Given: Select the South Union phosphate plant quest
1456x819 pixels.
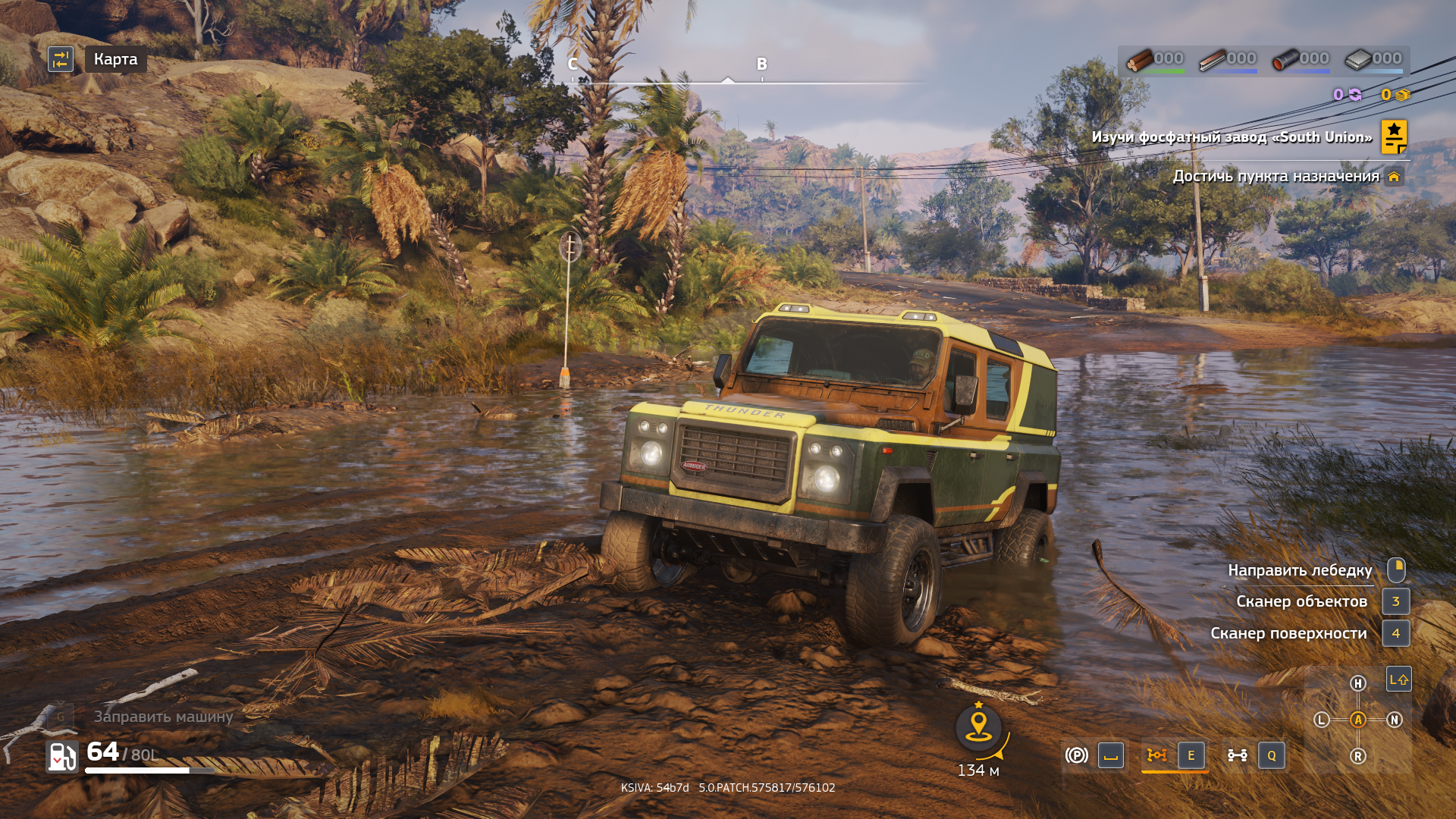Looking at the screenshot, I should [1232, 137].
